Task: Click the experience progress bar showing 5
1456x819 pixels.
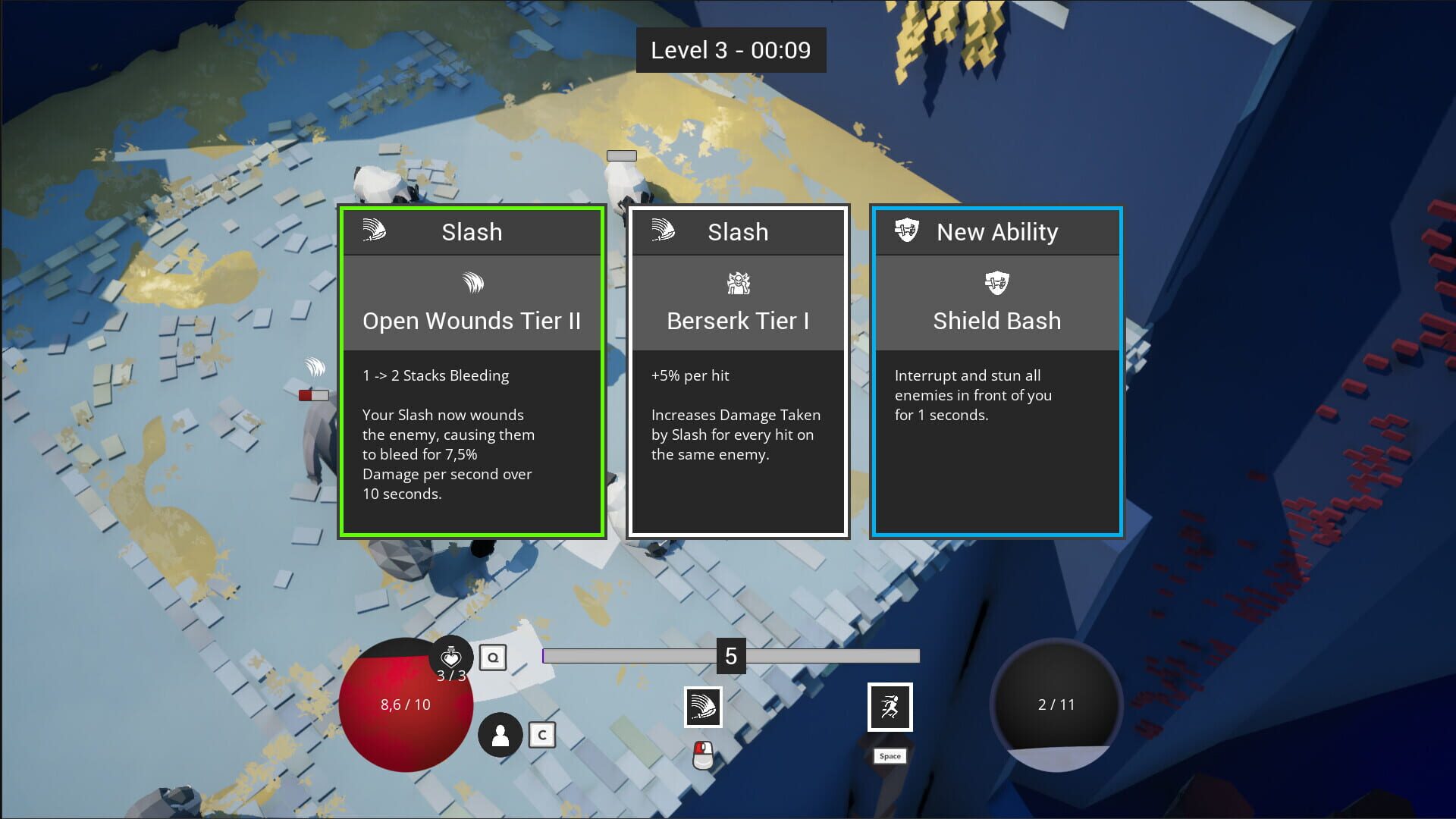Action: click(x=730, y=657)
